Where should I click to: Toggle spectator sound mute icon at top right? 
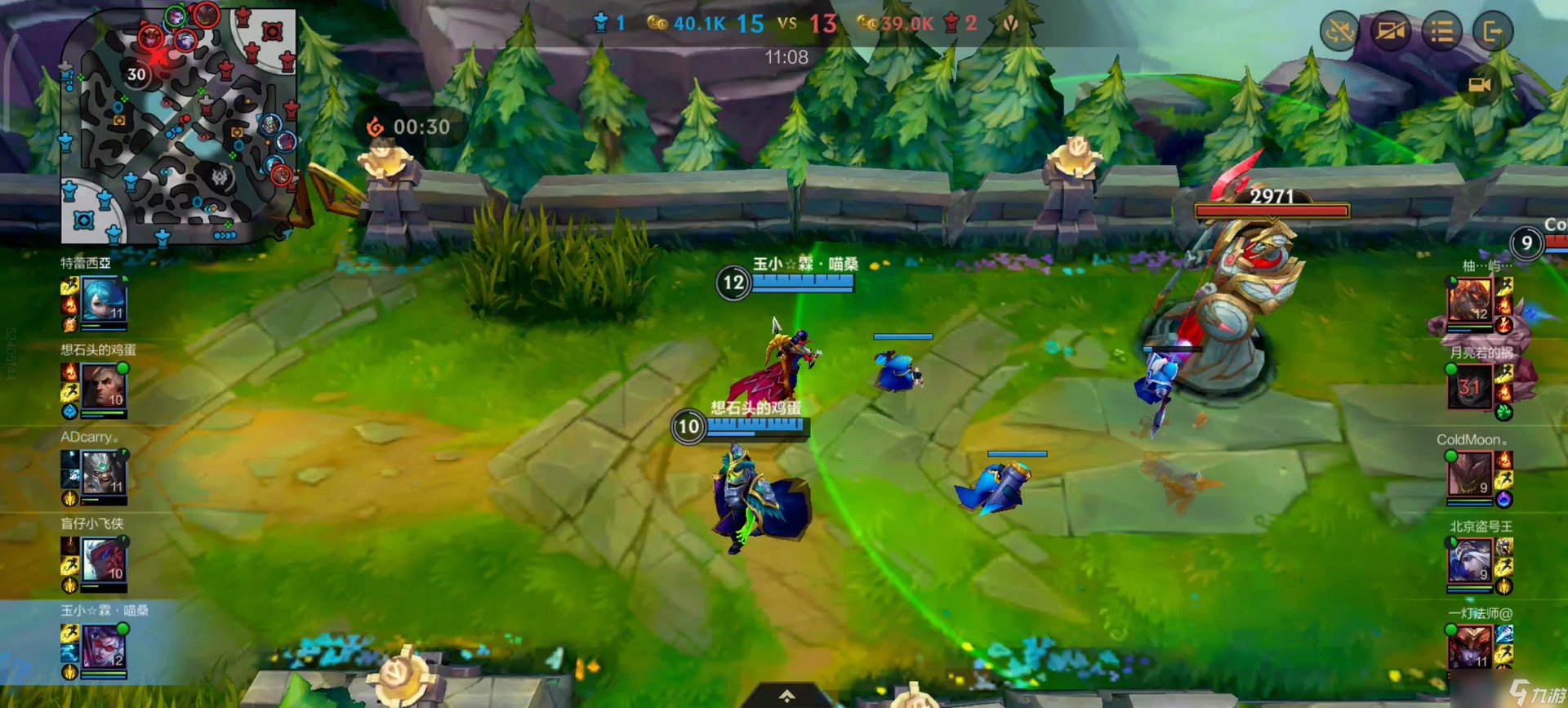coord(1337,33)
